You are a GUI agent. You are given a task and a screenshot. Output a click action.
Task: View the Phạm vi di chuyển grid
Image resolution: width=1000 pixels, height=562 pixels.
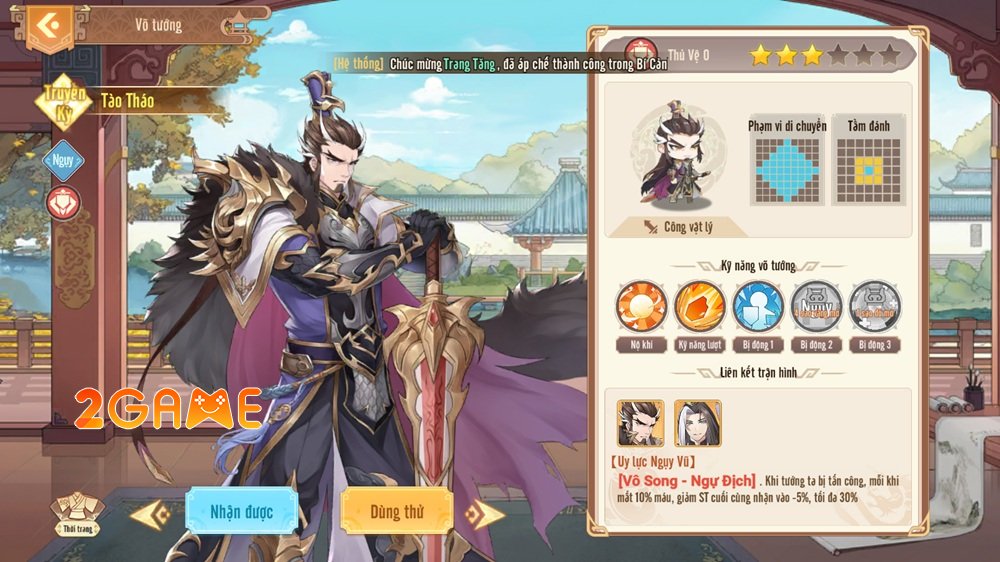(x=787, y=170)
